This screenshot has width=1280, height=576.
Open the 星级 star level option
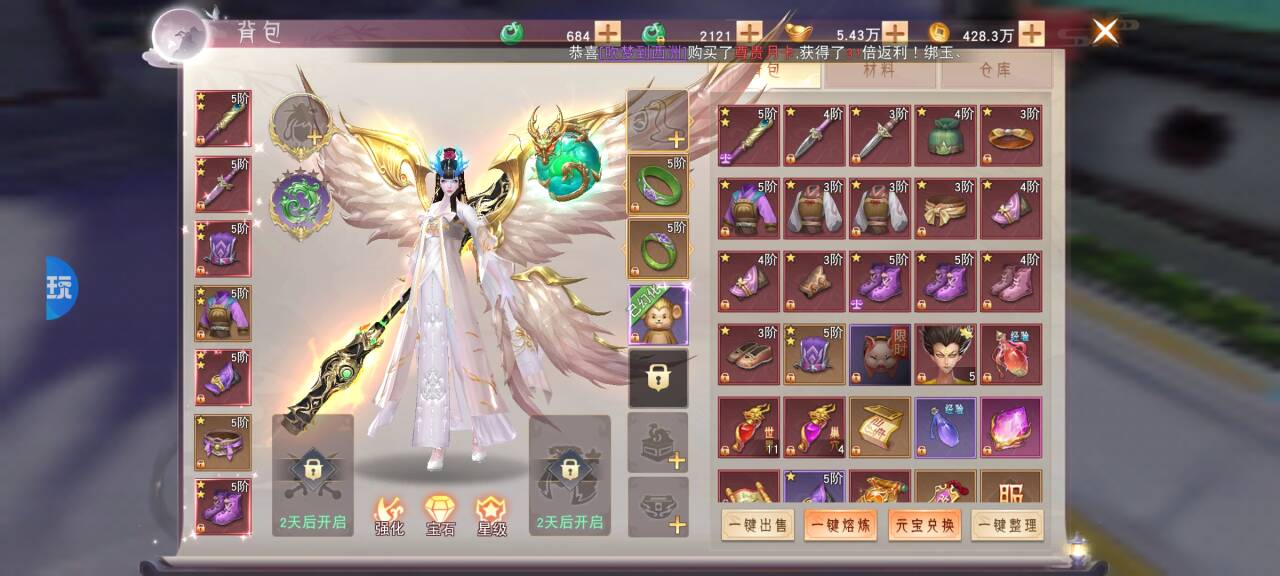(x=491, y=515)
